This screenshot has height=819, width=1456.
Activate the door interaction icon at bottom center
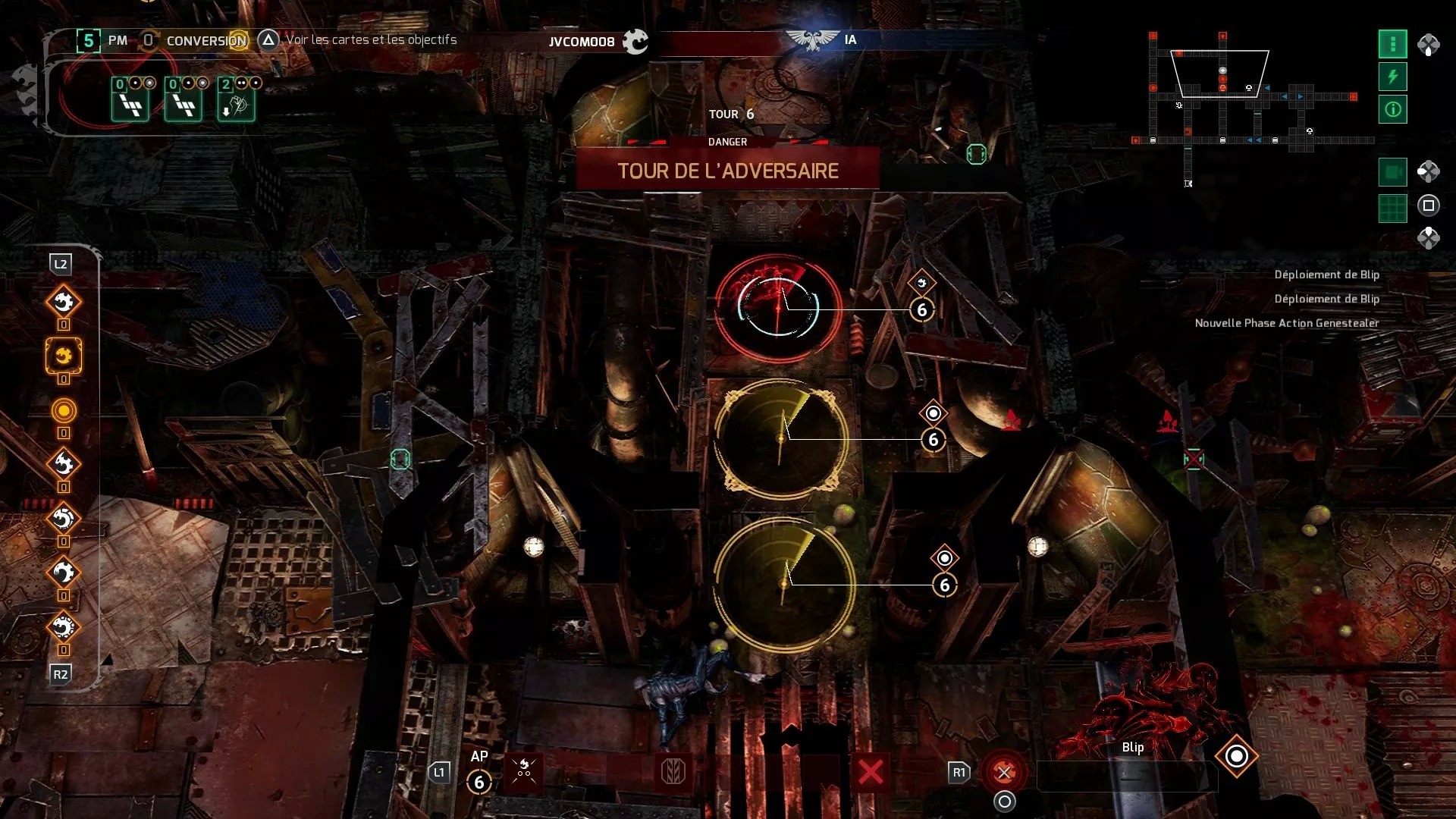(675, 771)
